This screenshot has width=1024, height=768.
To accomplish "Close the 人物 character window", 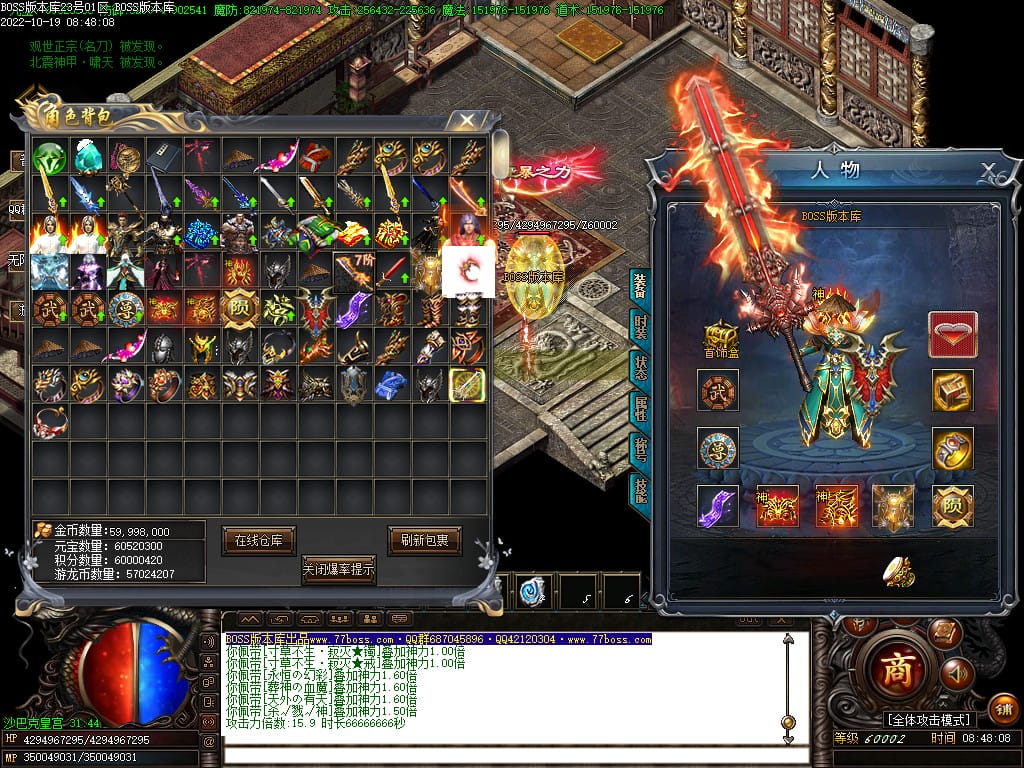I will coord(987,169).
